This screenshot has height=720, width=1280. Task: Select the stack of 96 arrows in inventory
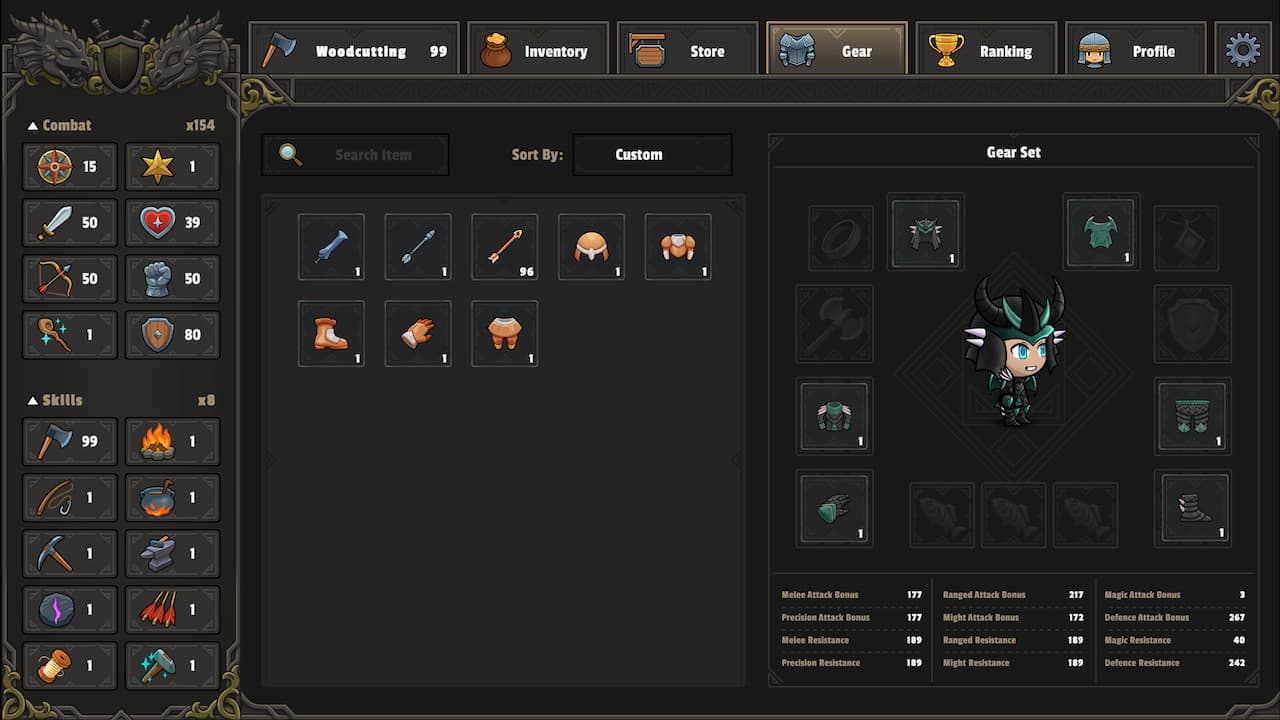504,246
